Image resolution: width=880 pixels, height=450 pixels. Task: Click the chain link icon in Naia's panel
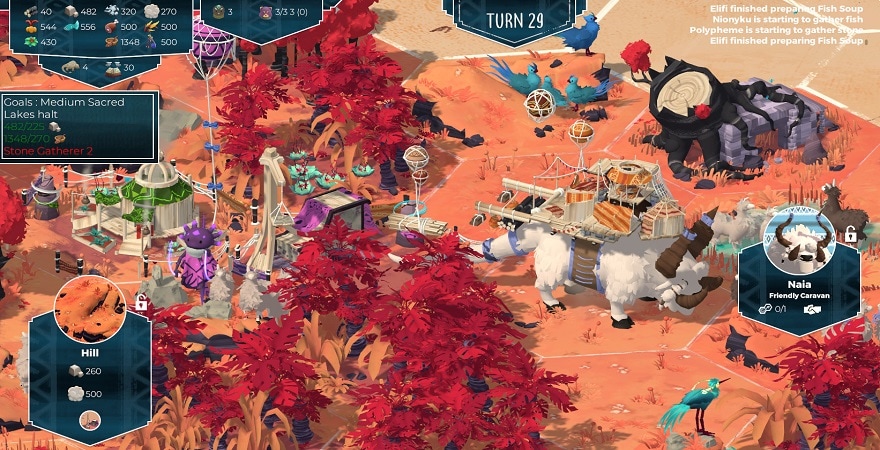(765, 309)
